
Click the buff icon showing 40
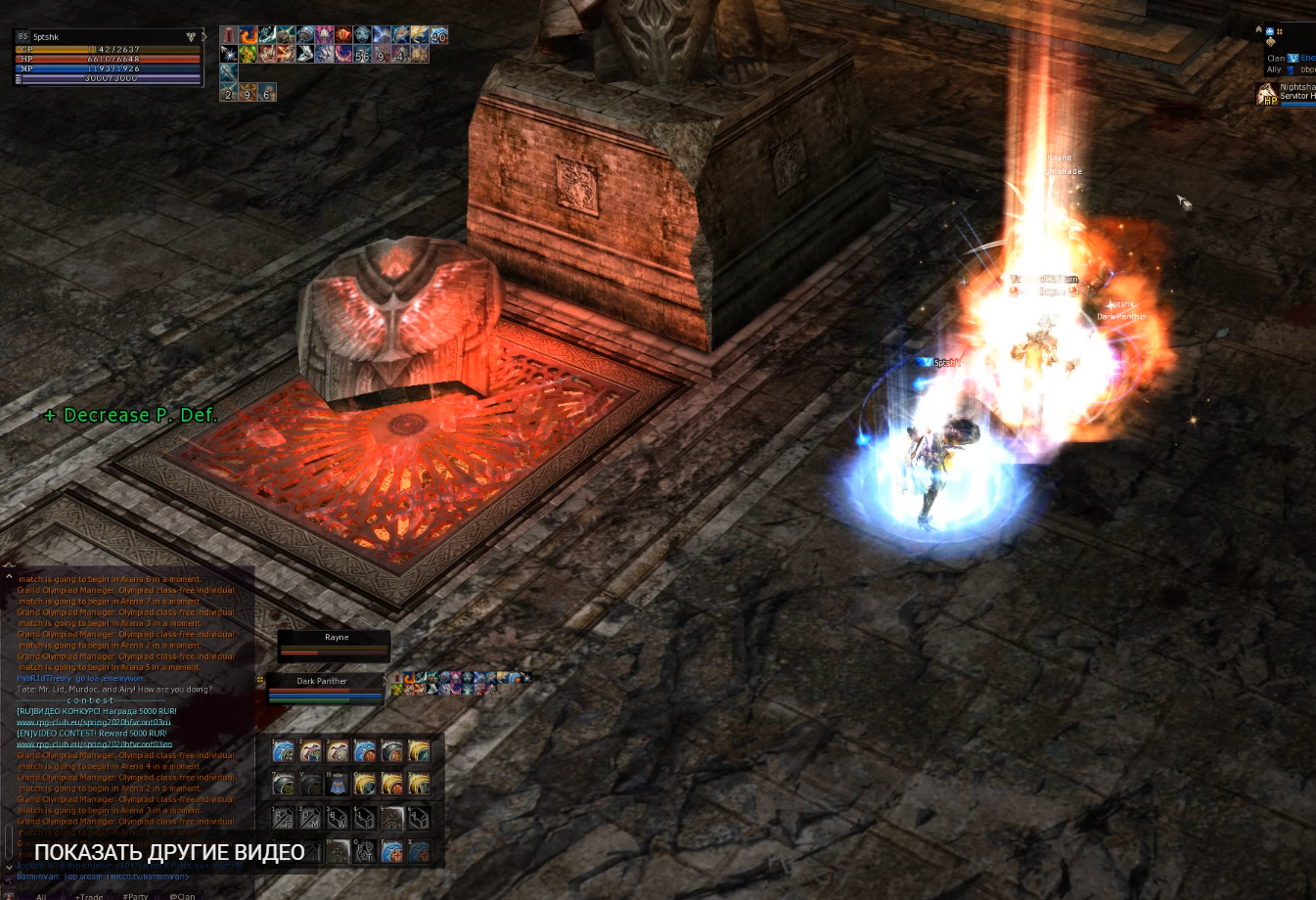point(438,35)
